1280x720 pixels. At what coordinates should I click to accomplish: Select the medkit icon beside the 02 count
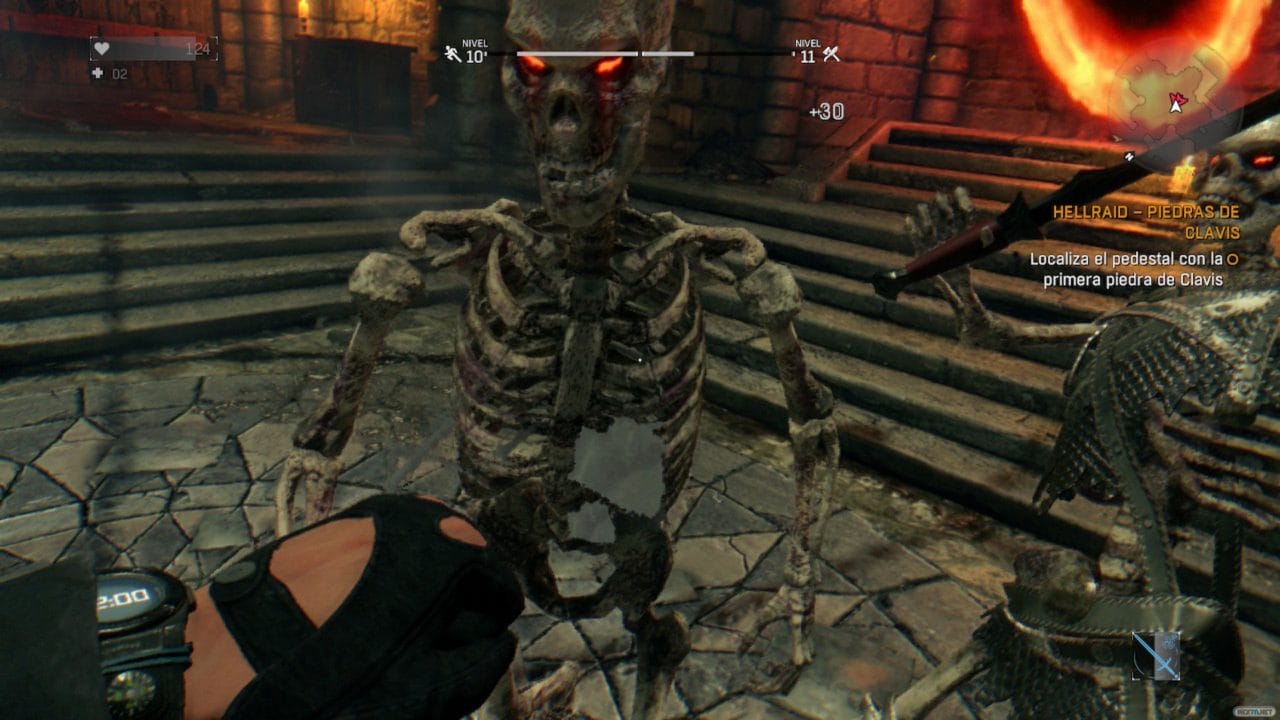(x=96, y=73)
